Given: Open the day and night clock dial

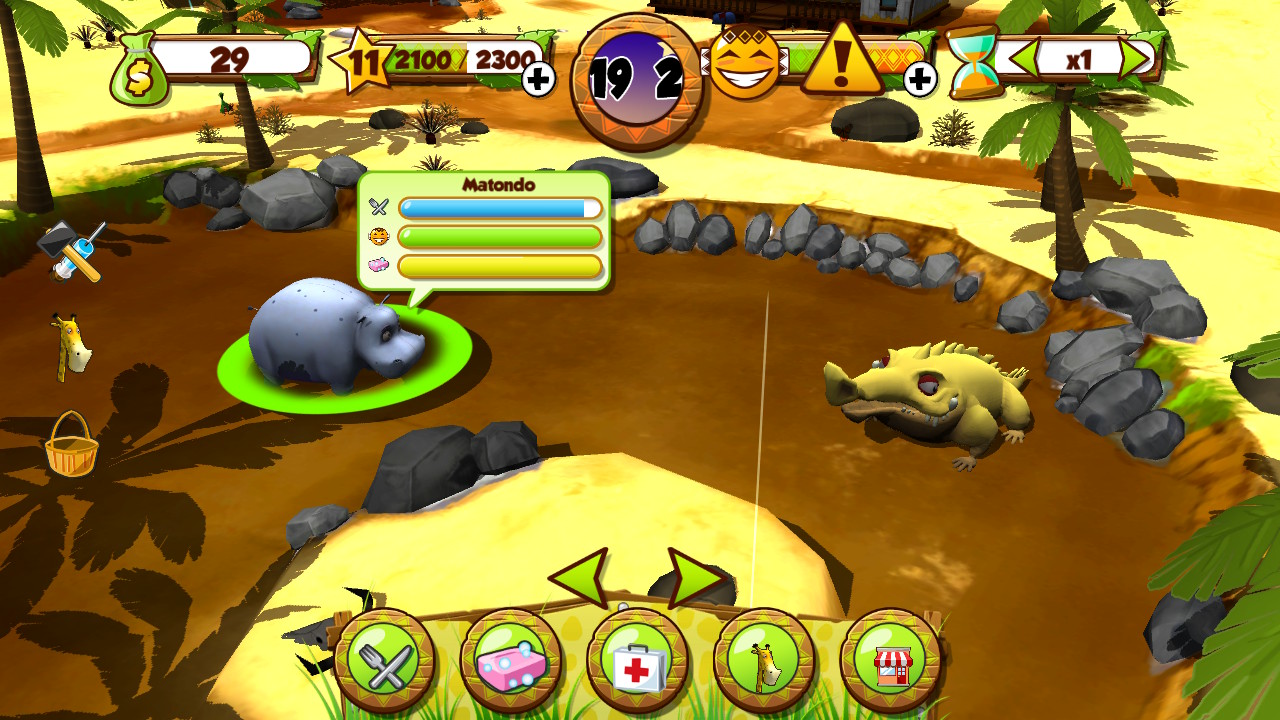Looking at the screenshot, I should (634, 65).
